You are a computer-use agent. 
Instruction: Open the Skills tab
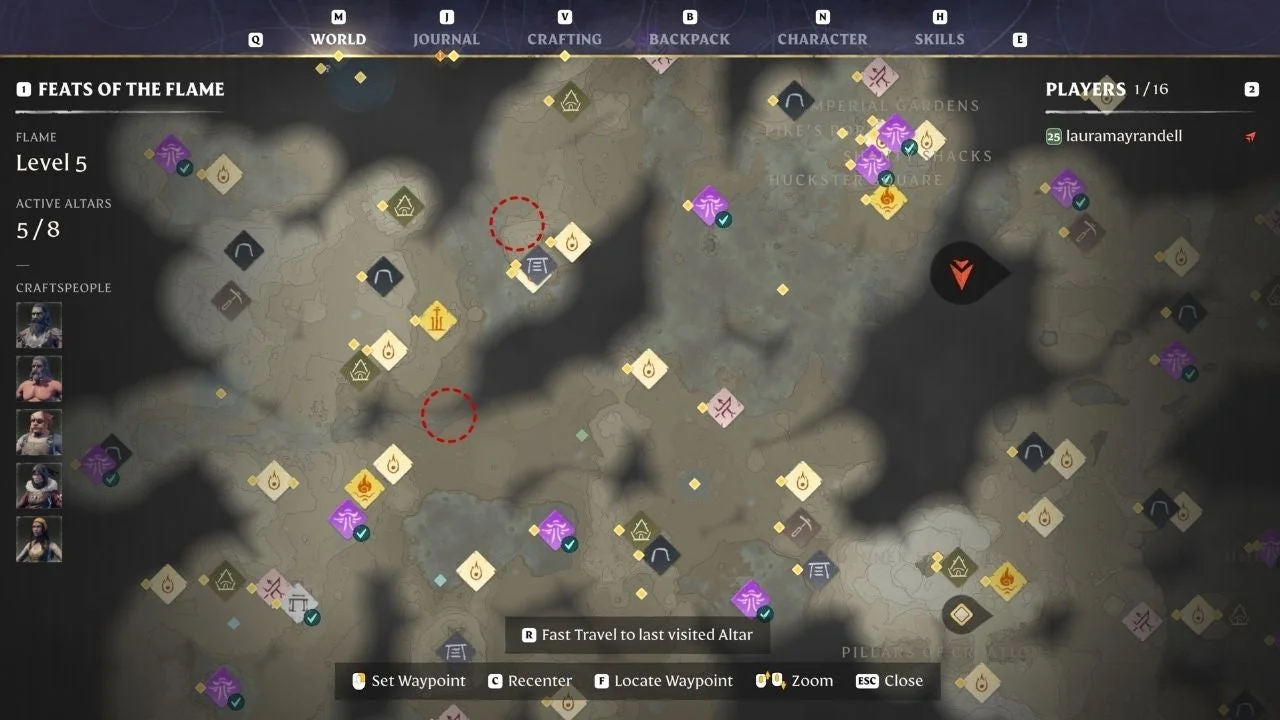[x=939, y=38]
